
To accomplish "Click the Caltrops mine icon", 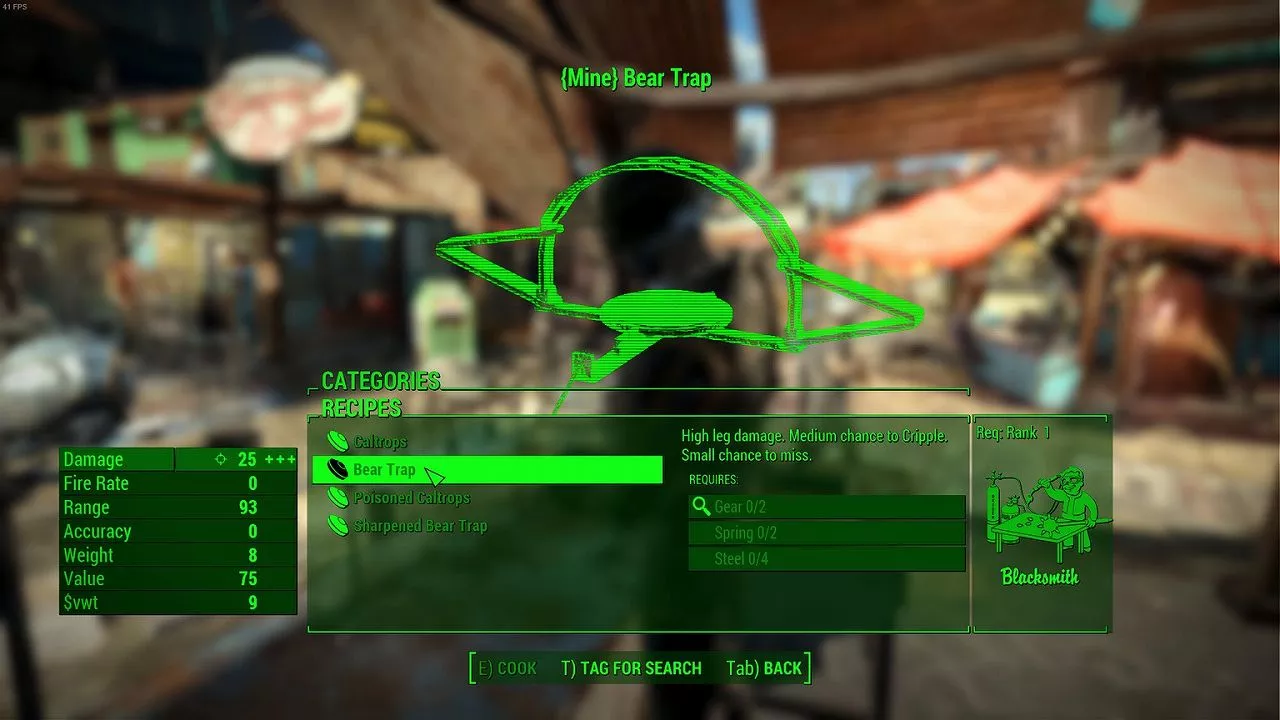I will click(x=336, y=441).
